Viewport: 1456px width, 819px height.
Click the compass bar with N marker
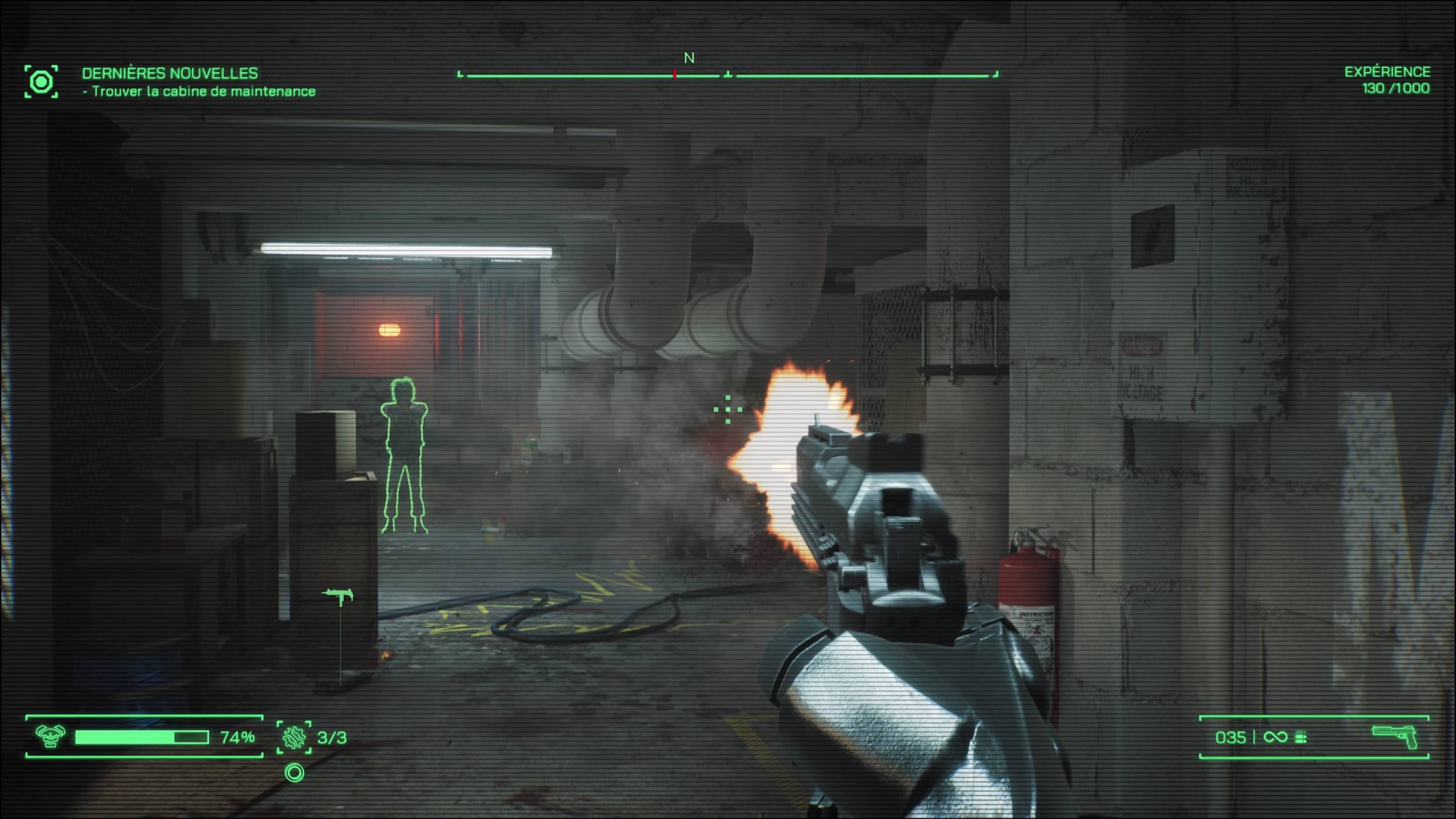[727, 75]
